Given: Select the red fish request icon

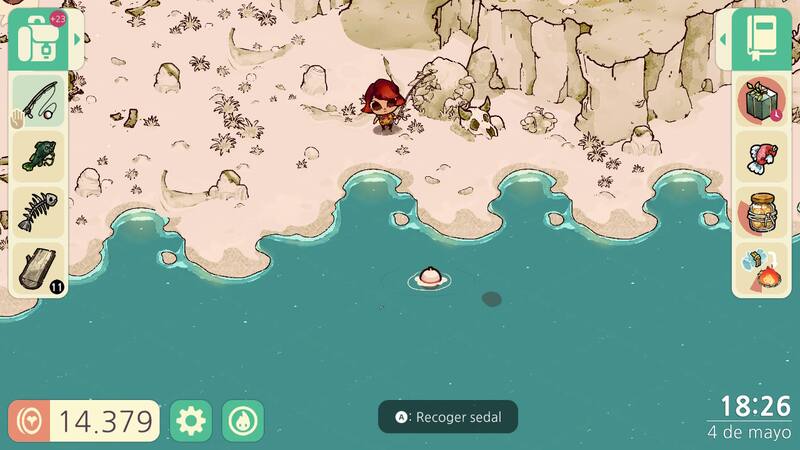Looking at the screenshot, I should tap(762, 157).
